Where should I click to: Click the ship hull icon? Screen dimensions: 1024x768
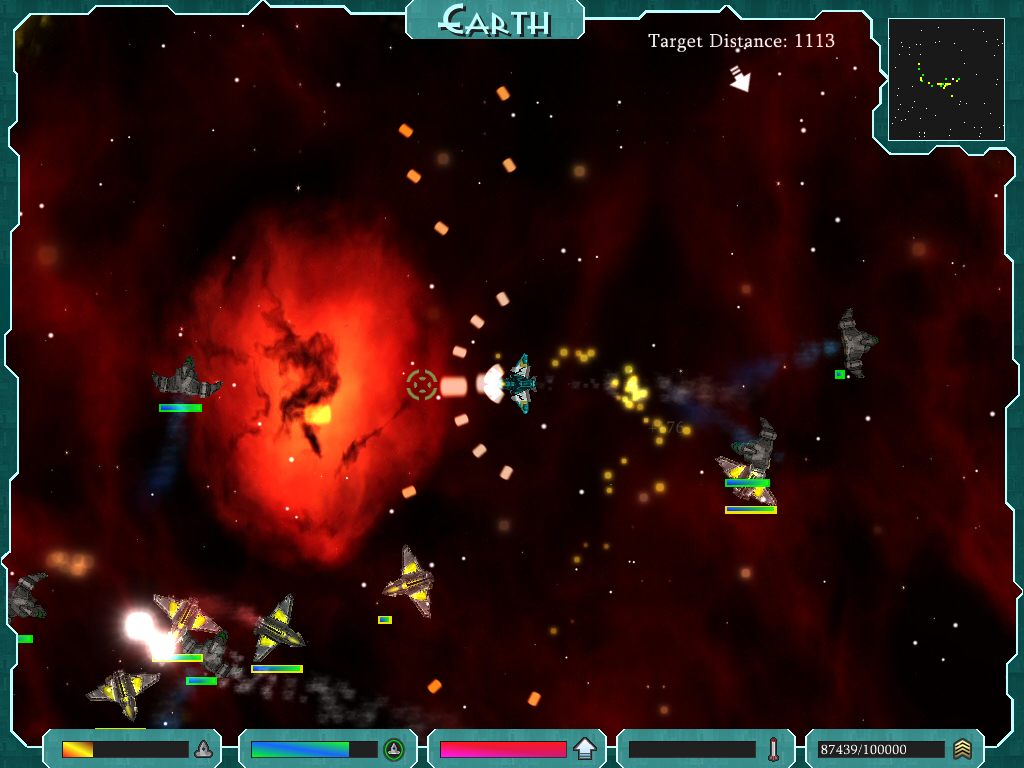[203, 749]
